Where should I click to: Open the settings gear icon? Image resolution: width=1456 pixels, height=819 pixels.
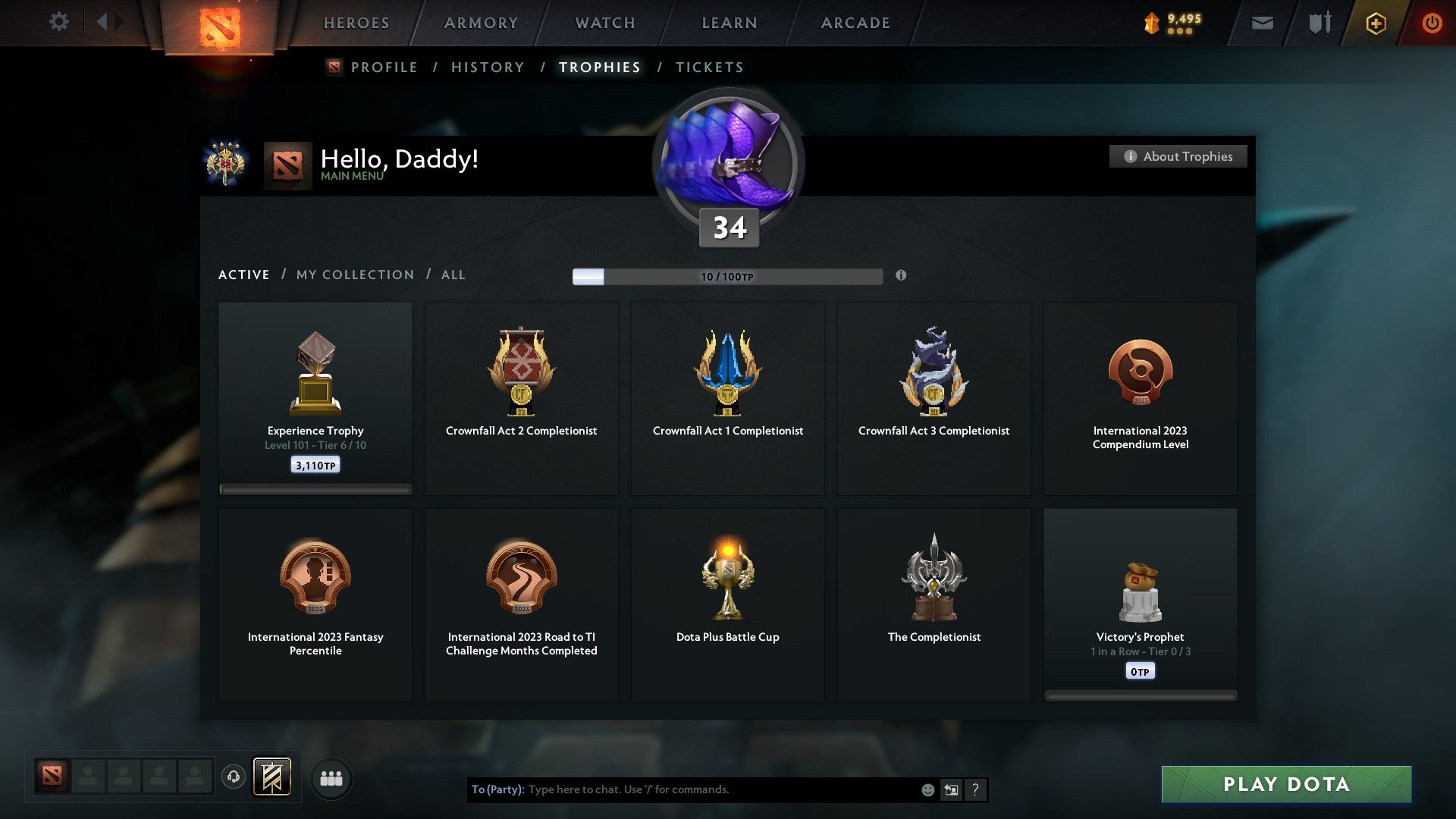click(59, 21)
